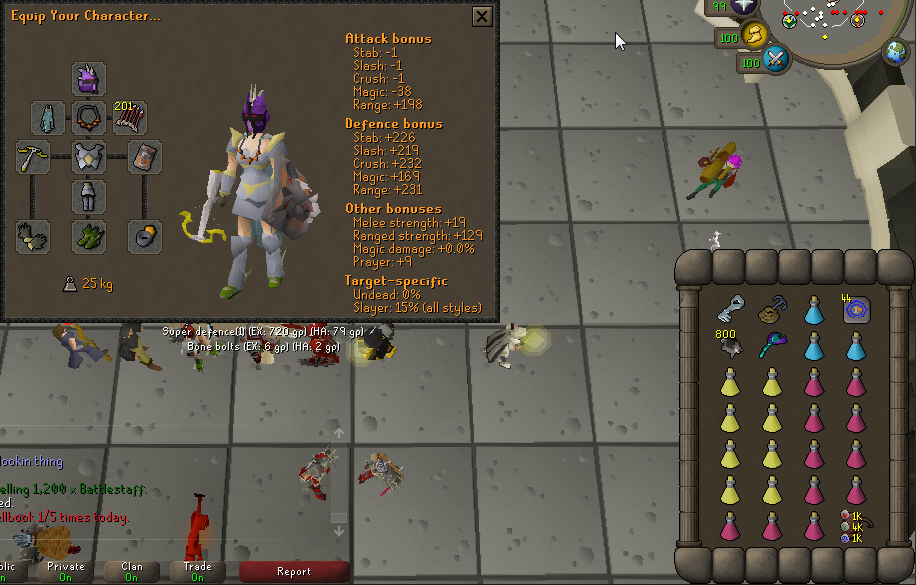Activate the special attack crossed-swords orb
The height and width of the screenshot is (585, 916).
[x=776, y=60]
